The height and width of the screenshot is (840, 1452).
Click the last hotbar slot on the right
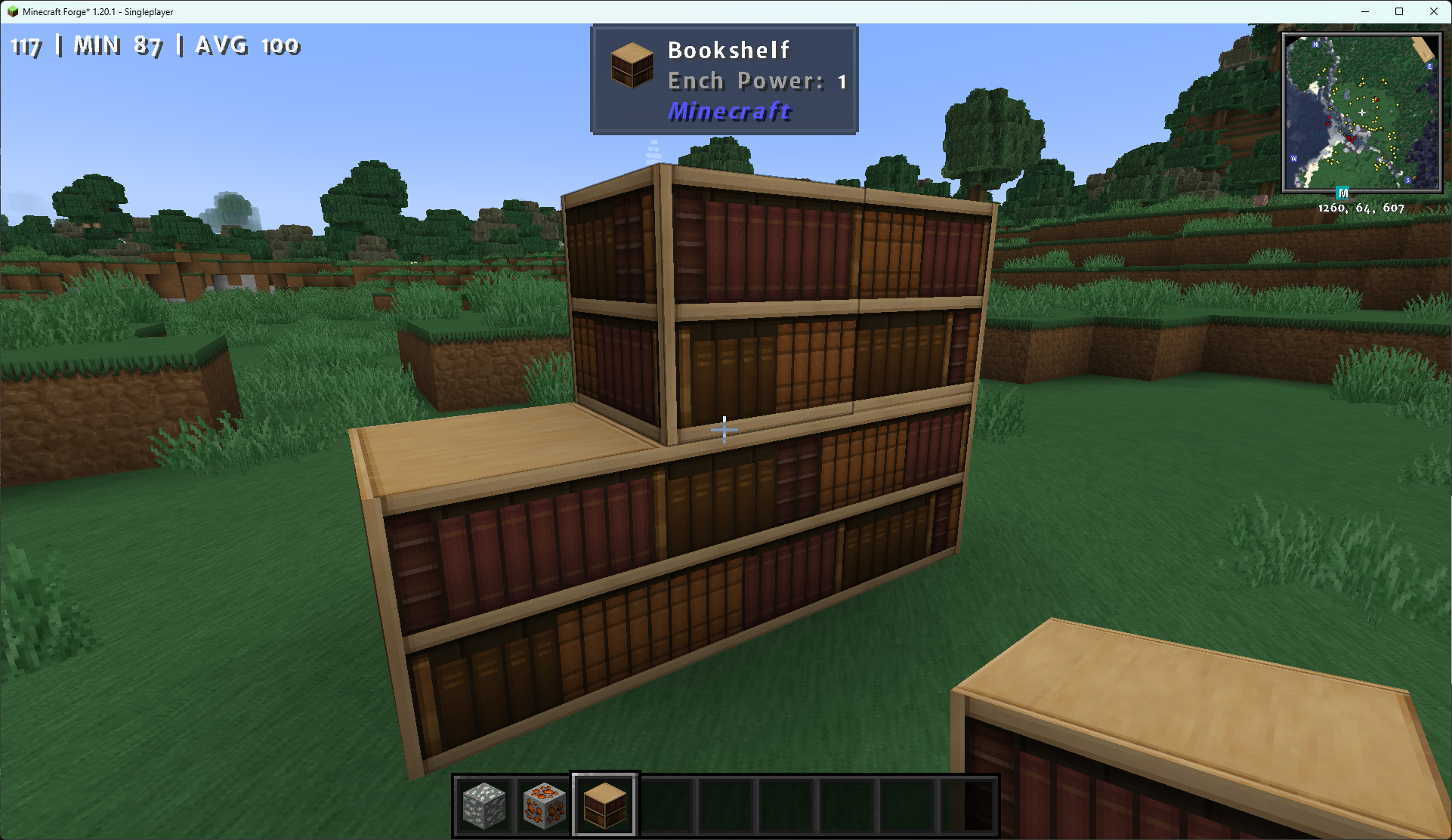965,804
